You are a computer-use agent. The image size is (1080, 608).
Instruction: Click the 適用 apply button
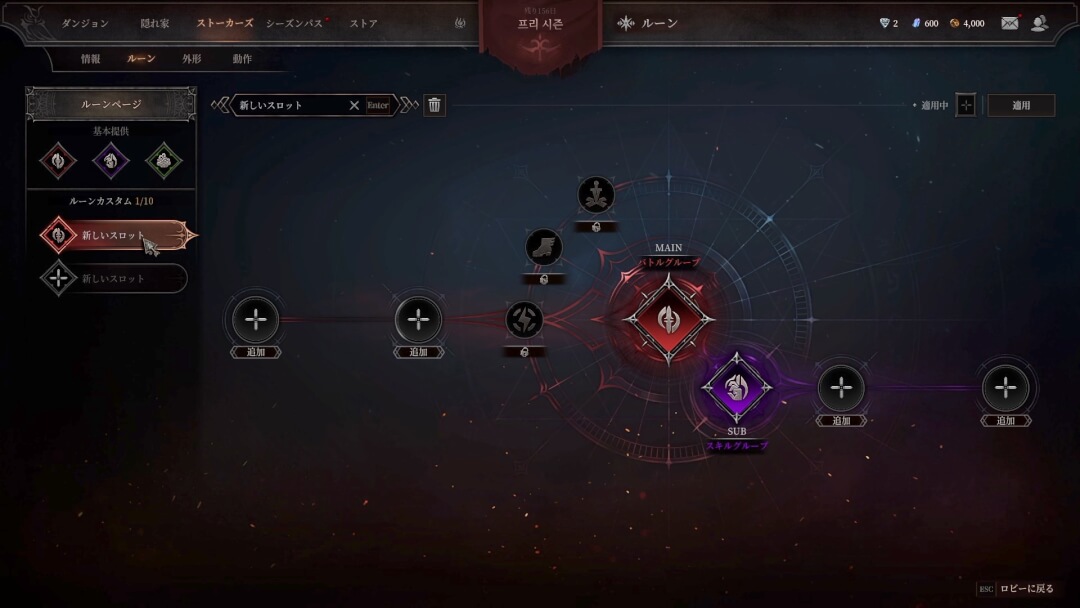coord(1021,105)
